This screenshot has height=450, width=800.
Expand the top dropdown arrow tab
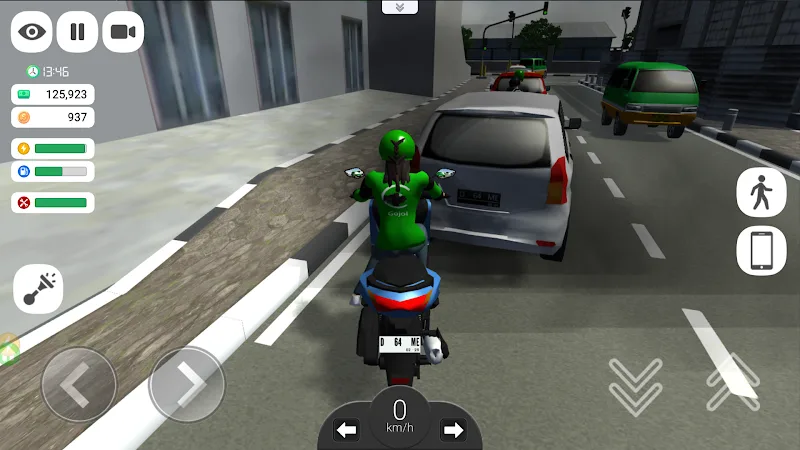[x=400, y=7]
